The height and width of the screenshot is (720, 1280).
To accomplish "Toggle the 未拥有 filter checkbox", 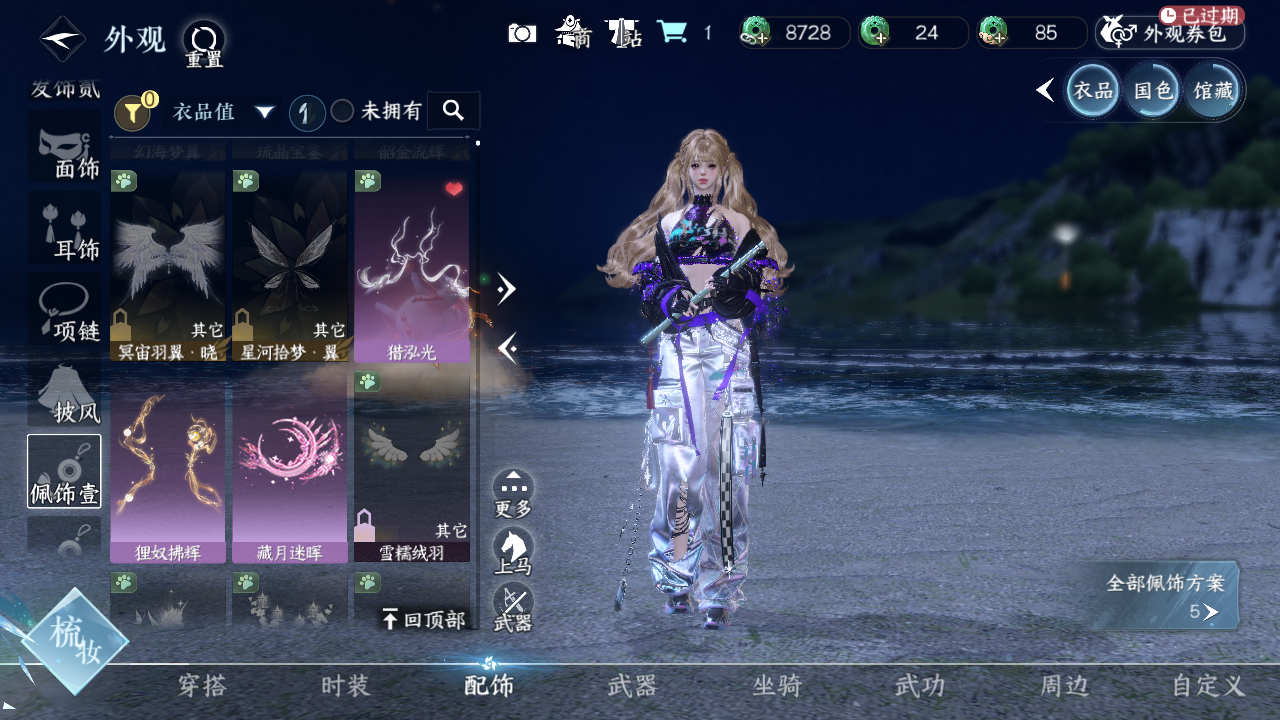I will click(343, 111).
